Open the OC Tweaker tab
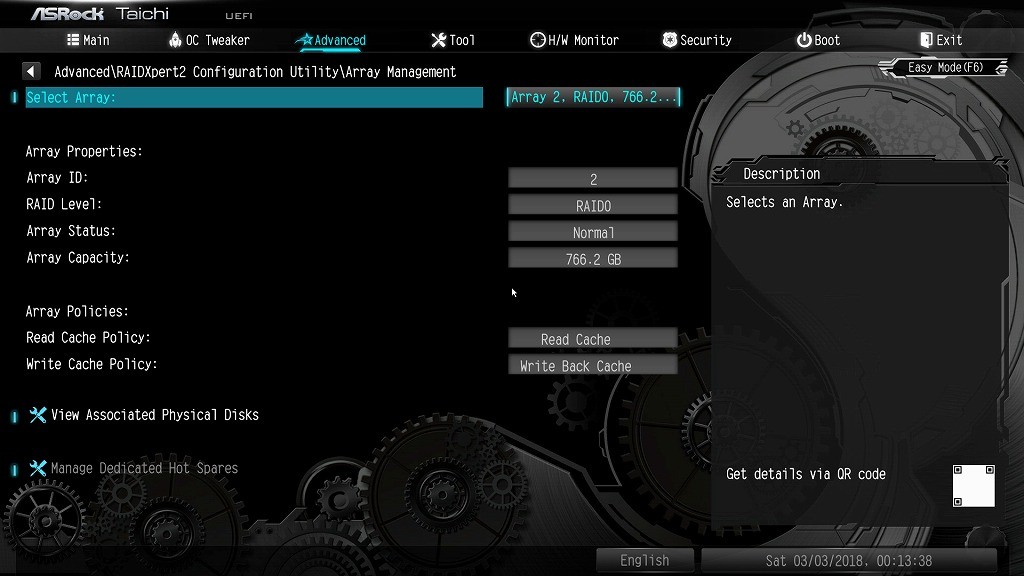The height and width of the screenshot is (576, 1024). coord(209,40)
